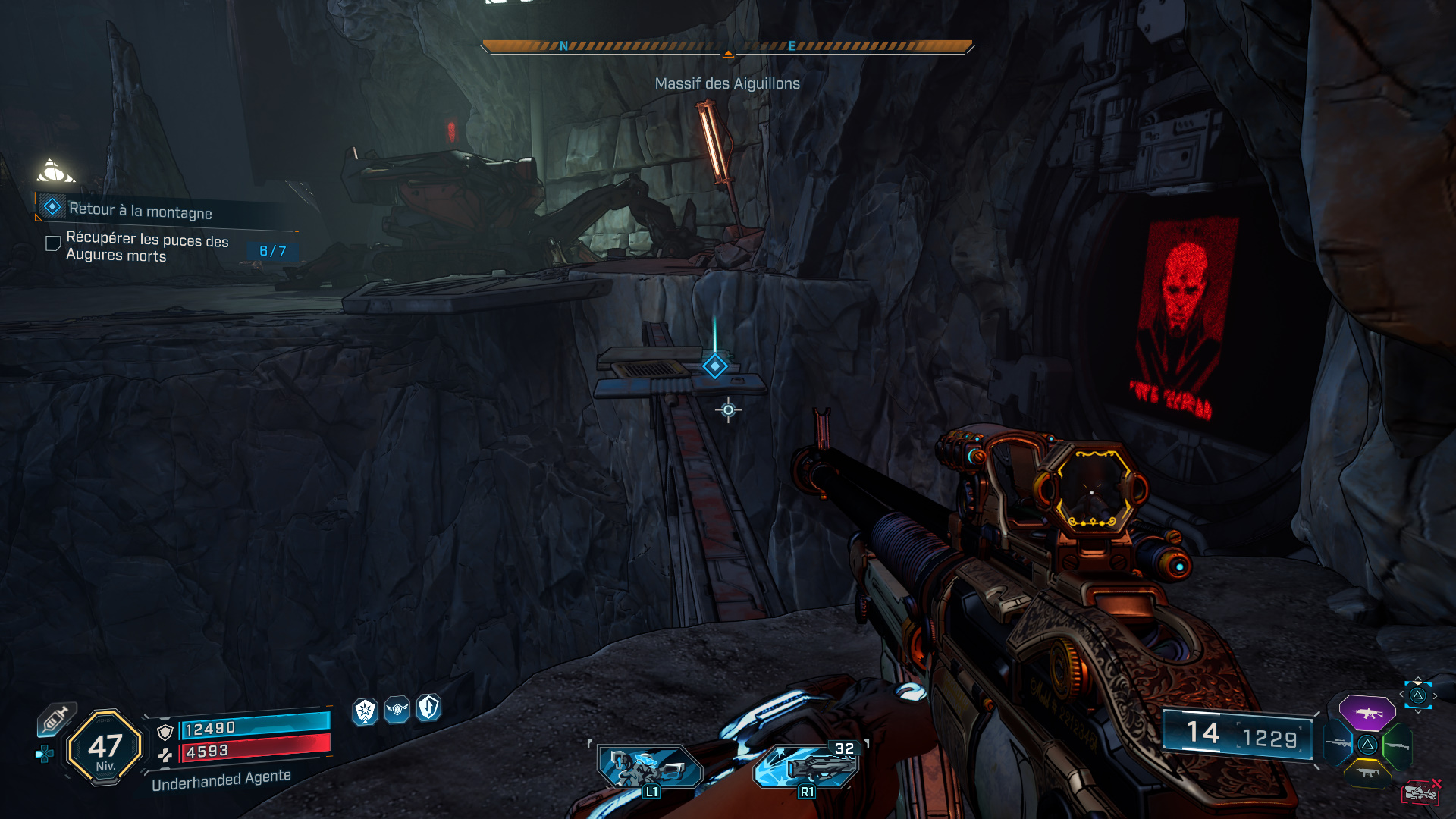
Task: Open the Retour à la montagne quest tracker
Action: (x=140, y=210)
